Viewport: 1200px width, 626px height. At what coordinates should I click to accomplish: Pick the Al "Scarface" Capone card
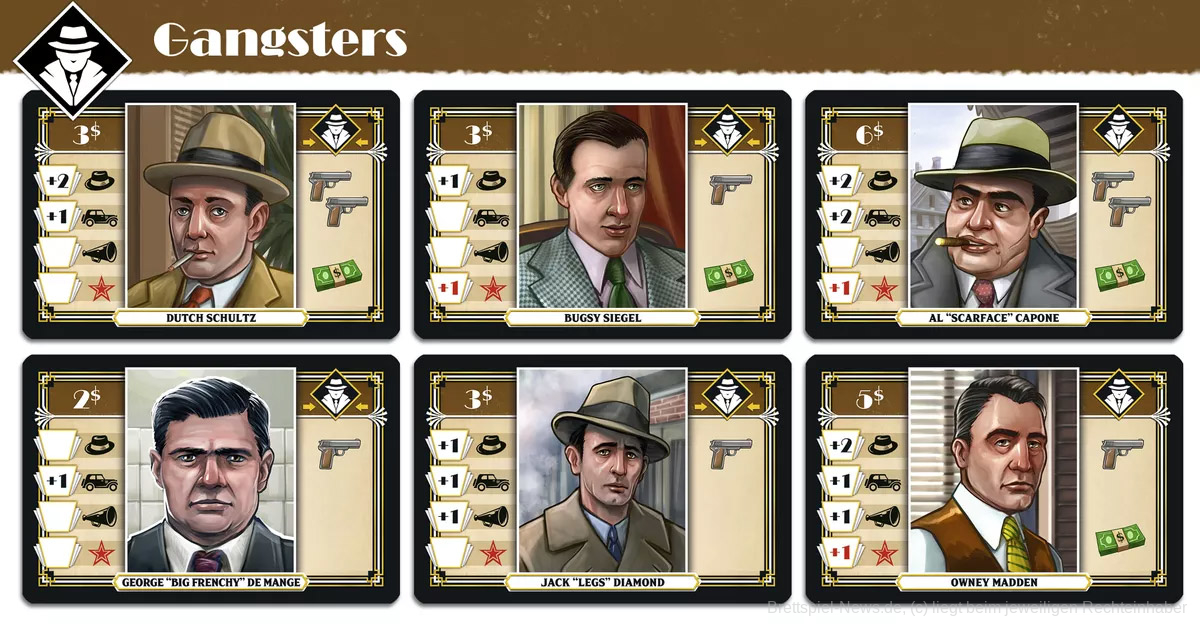tap(993, 214)
